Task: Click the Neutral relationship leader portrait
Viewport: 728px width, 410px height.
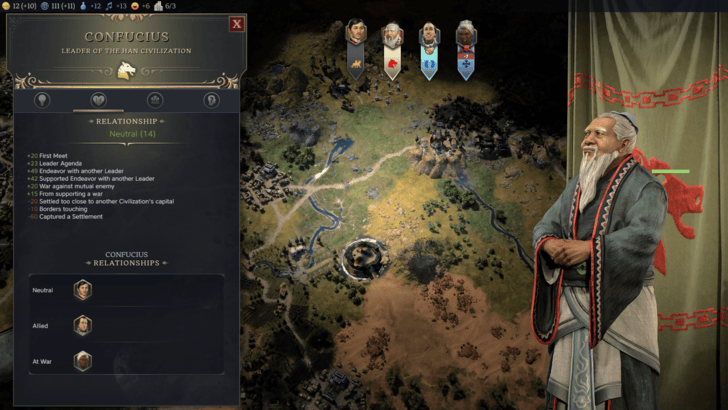Action: click(82, 291)
